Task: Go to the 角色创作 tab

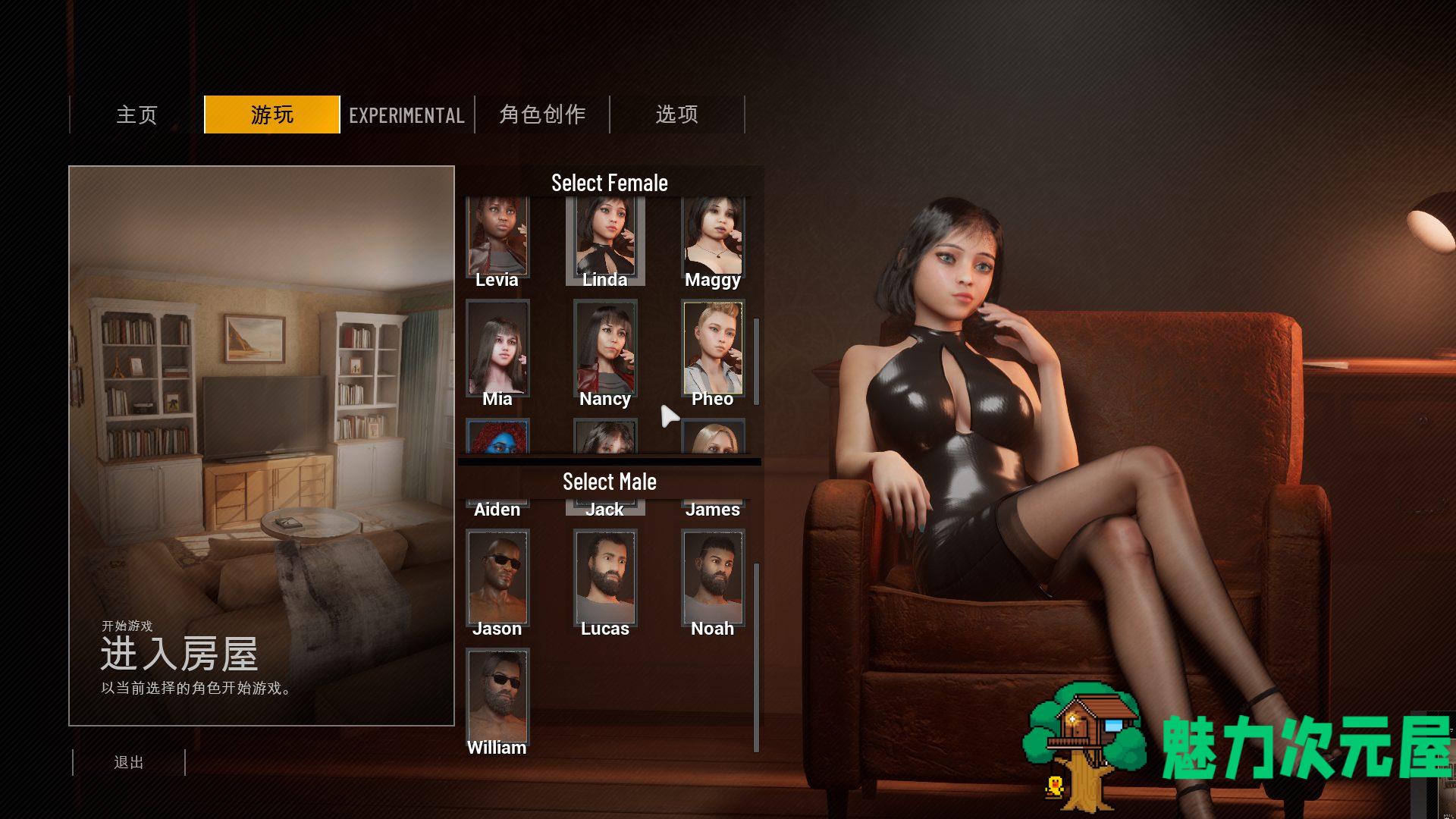Action: coord(542,115)
